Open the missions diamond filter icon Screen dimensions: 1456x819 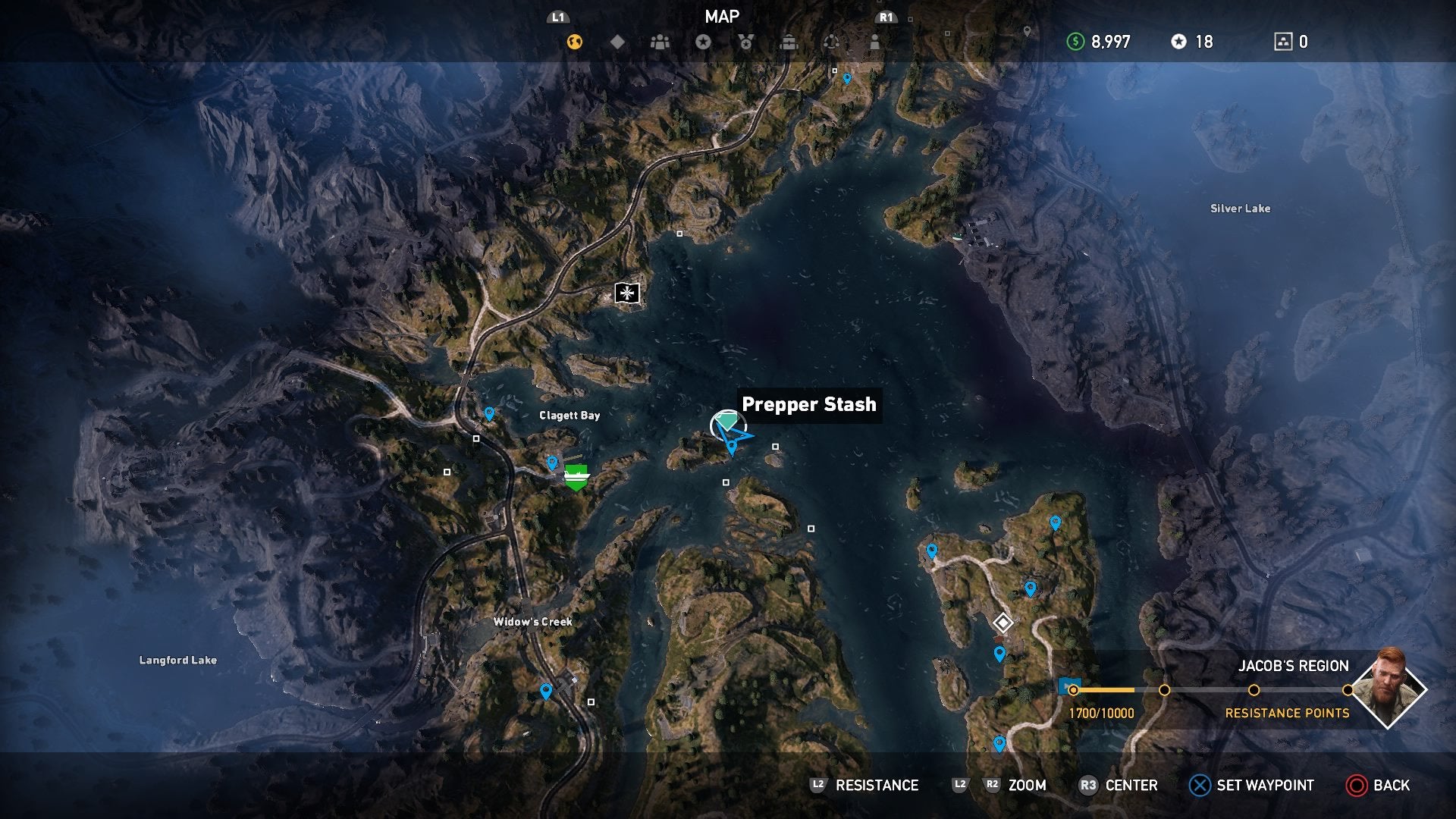click(x=617, y=42)
